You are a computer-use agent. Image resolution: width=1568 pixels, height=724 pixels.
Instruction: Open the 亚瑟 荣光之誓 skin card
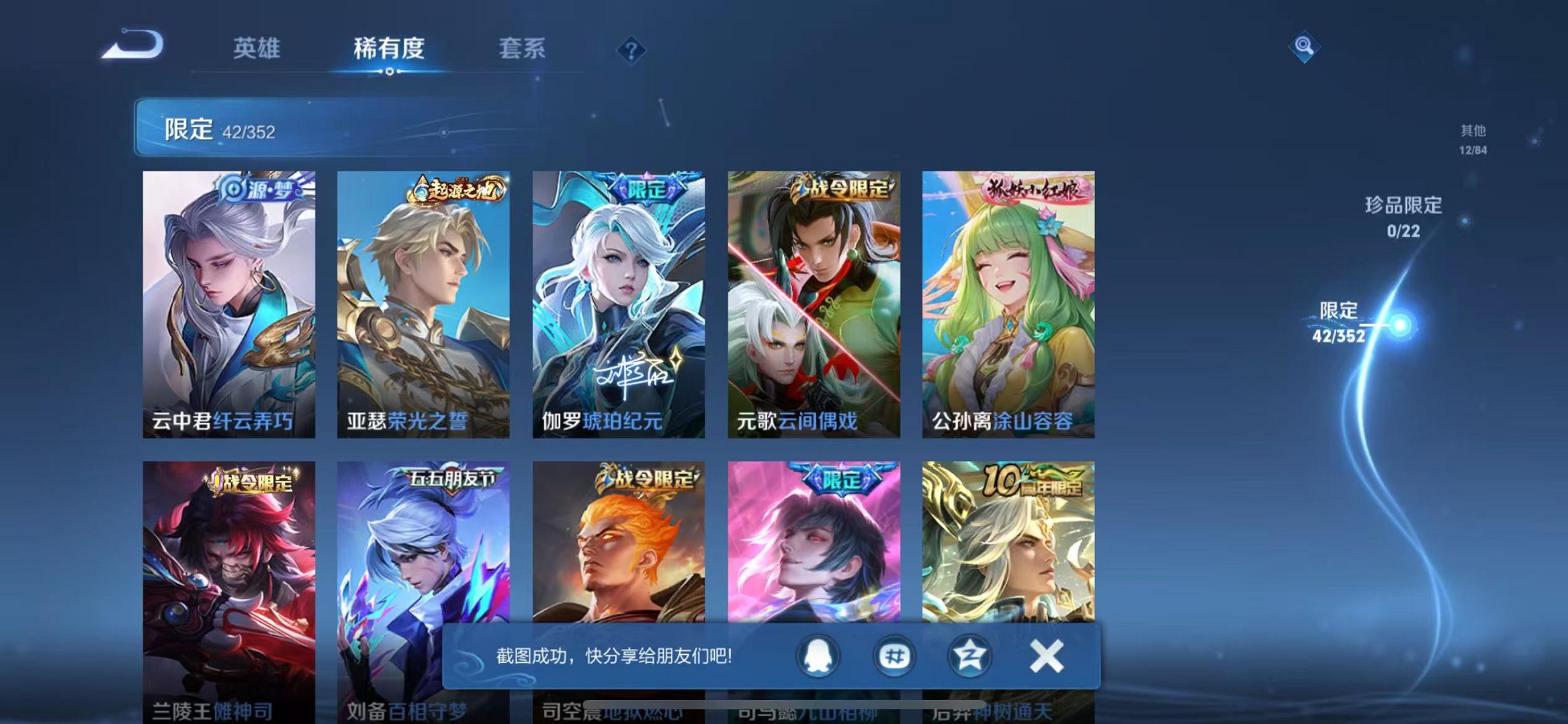(423, 302)
